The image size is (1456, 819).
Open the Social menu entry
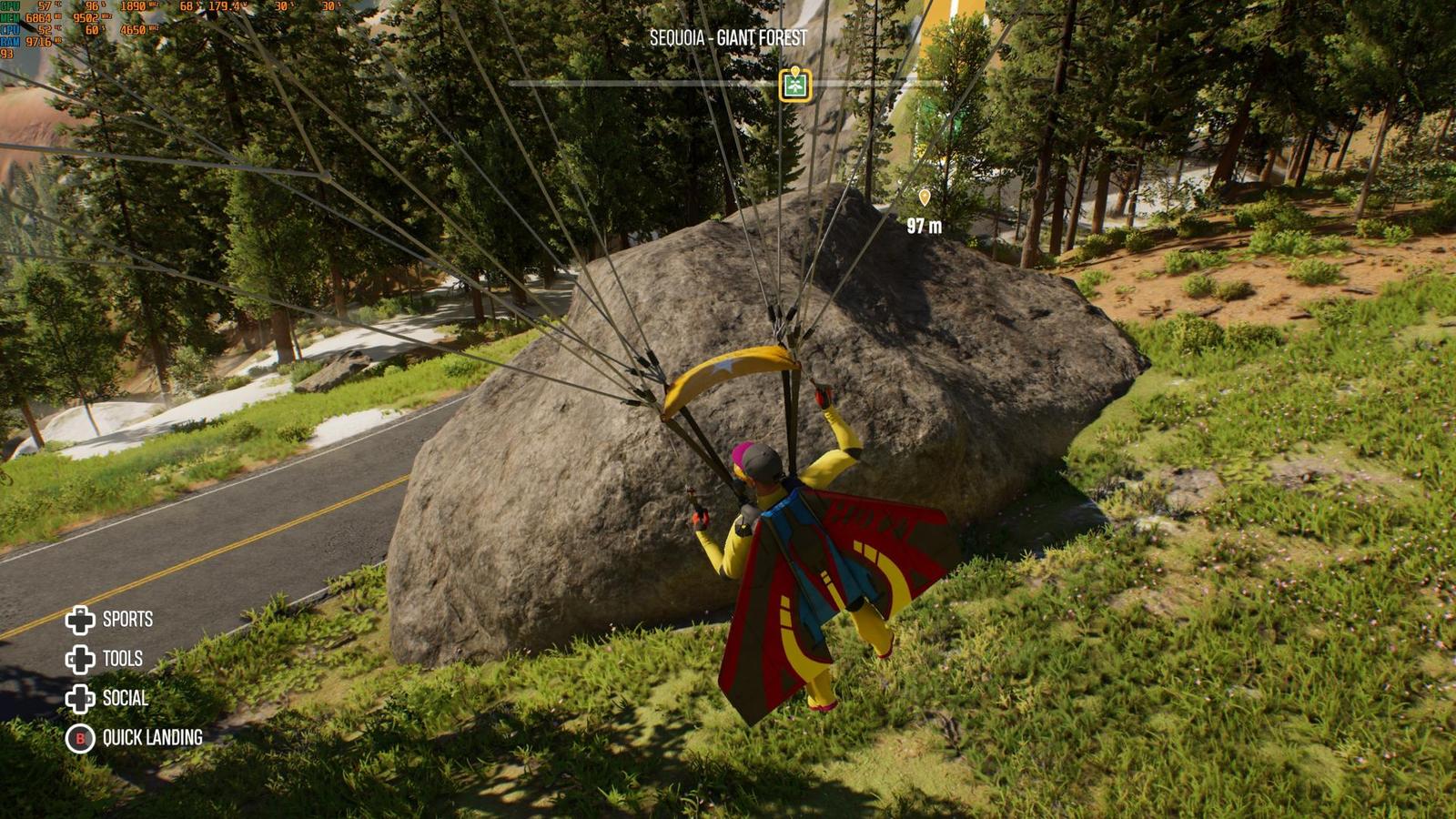click(107, 698)
